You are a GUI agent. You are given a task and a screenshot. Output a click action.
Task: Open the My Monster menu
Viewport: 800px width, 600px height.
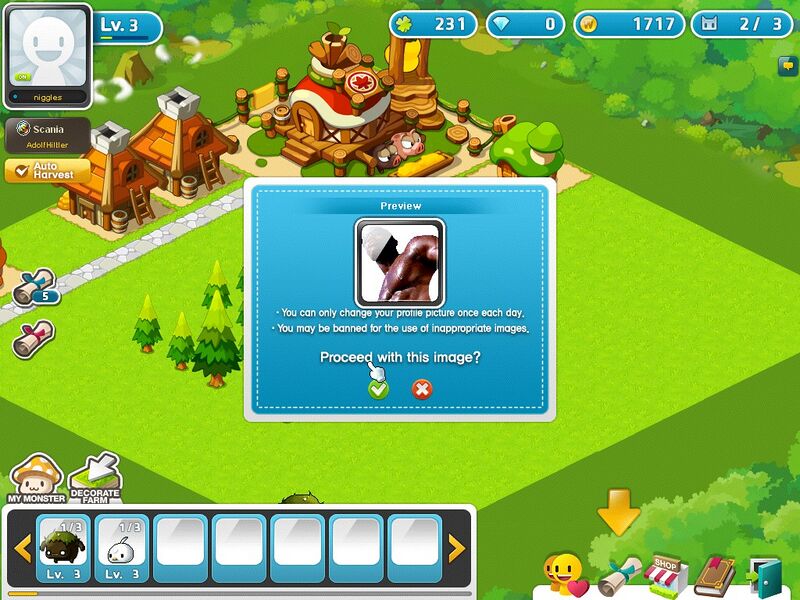click(x=36, y=480)
